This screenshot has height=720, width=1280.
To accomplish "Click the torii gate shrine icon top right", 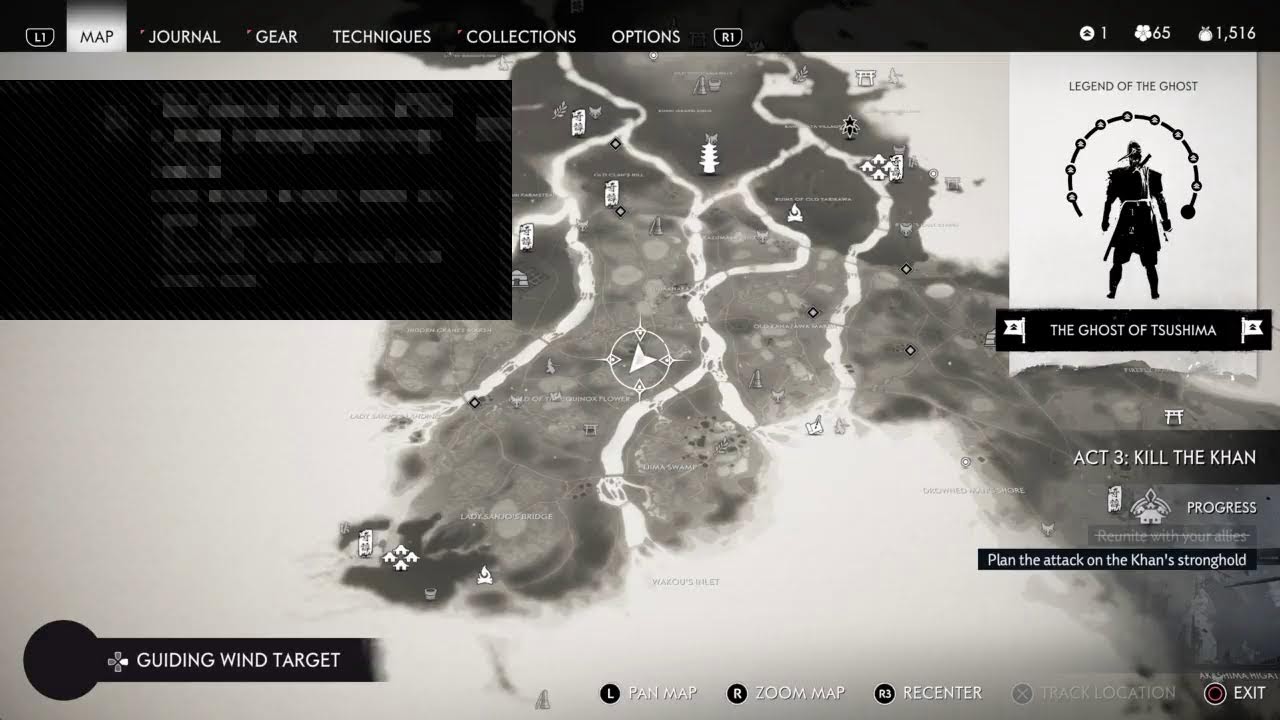I will coord(865,77).
